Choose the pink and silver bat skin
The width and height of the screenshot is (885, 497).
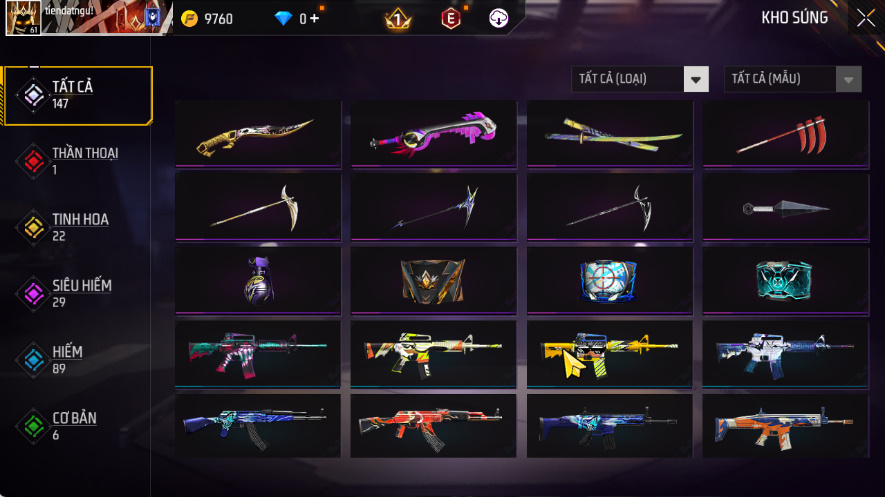point(435,132)
